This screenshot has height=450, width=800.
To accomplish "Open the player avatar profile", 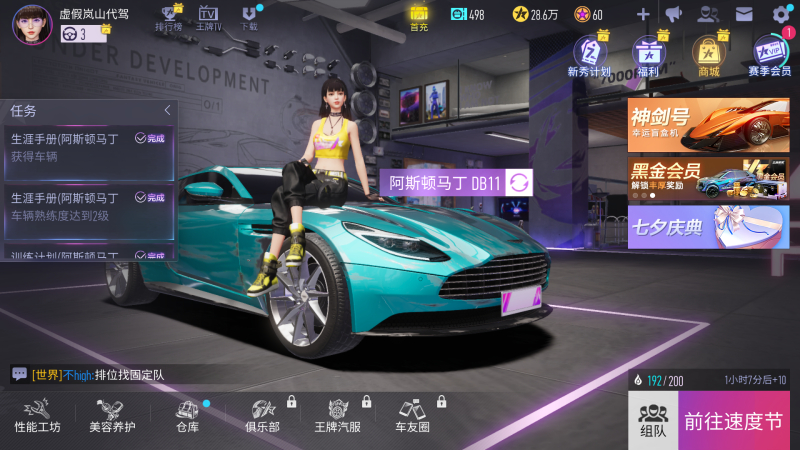I will click(x=32, y=24).
